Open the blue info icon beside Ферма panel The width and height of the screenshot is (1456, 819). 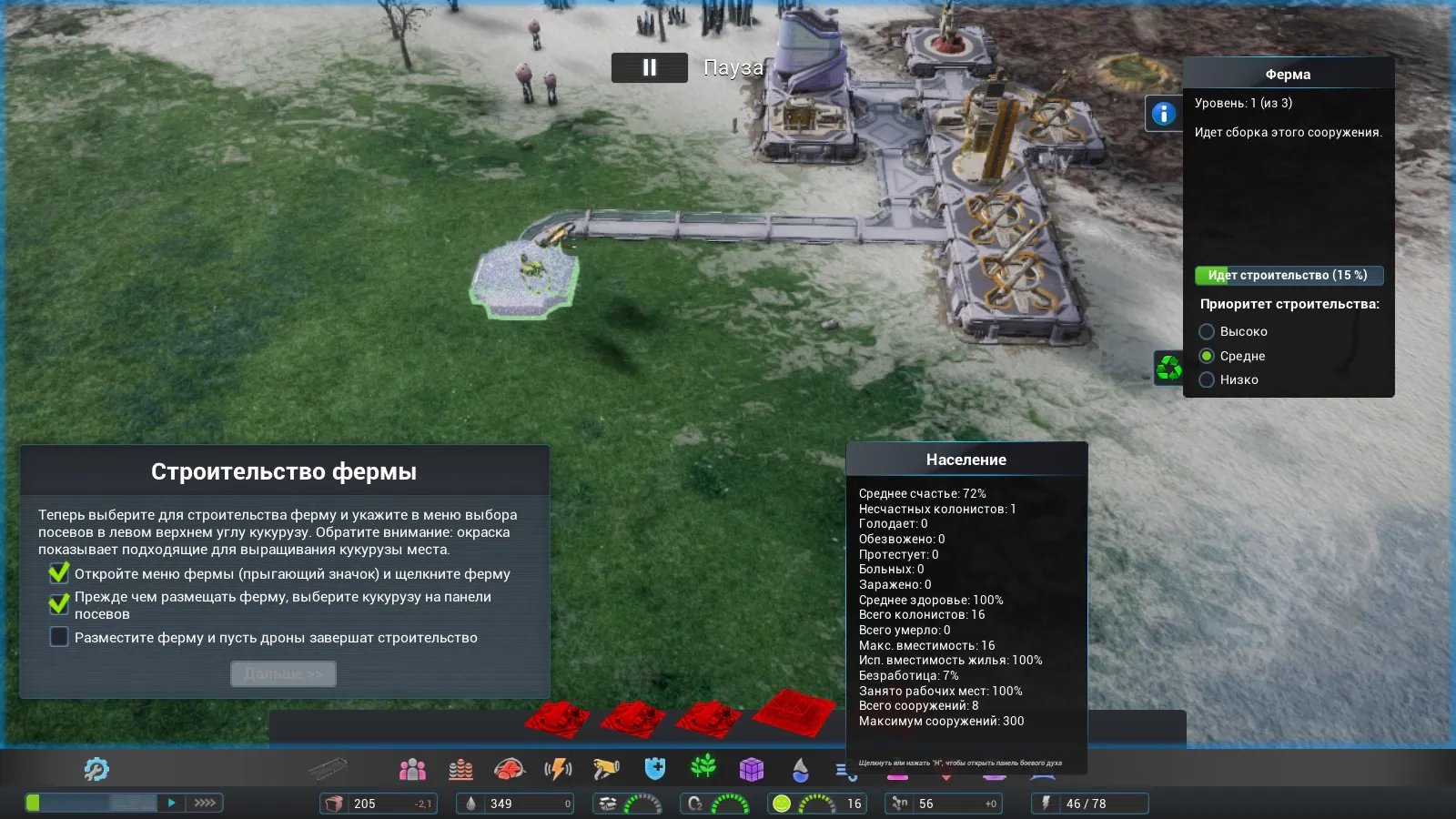click(1163, 114)
